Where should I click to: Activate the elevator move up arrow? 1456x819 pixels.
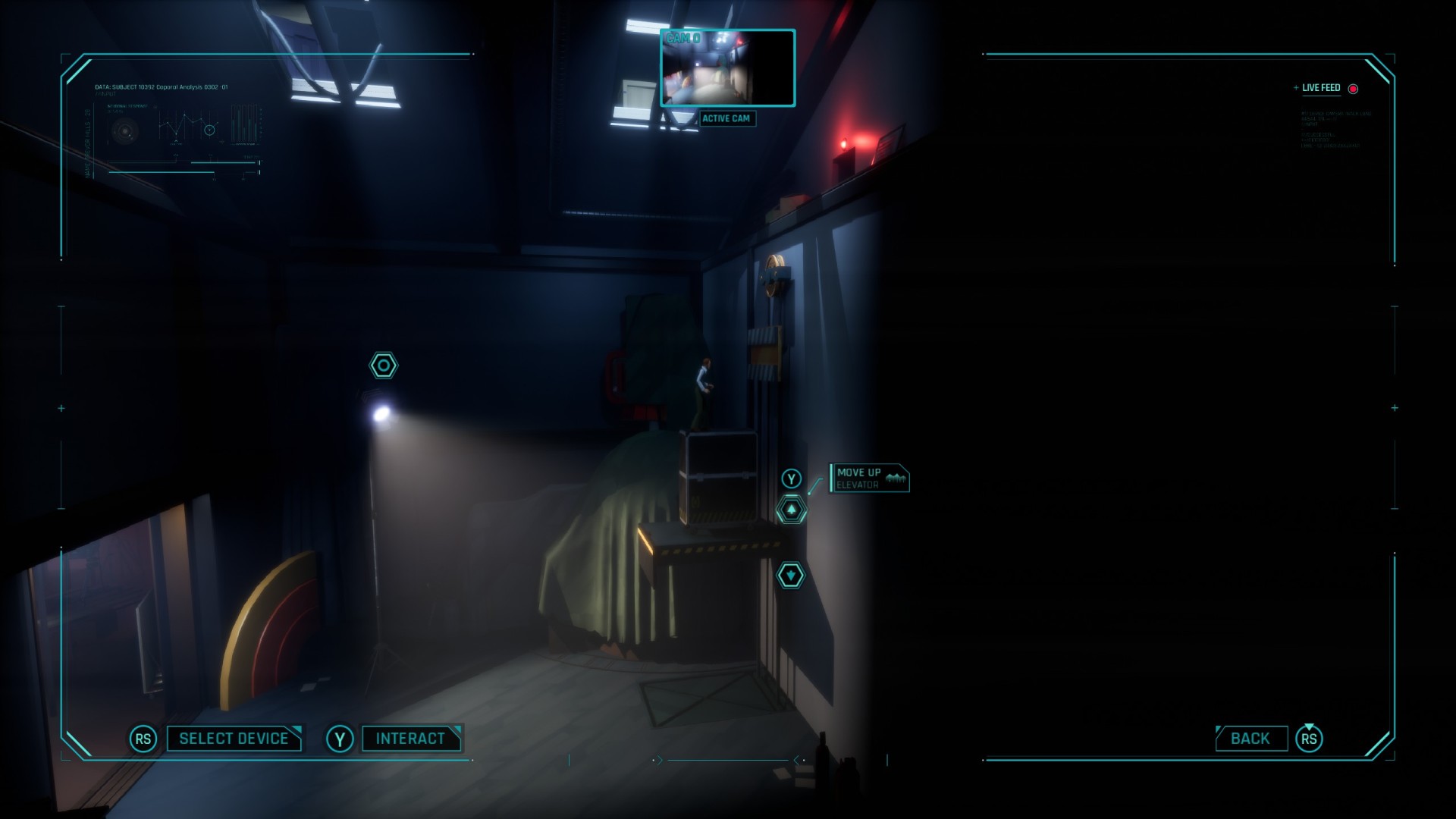click(x=791, y=510)
